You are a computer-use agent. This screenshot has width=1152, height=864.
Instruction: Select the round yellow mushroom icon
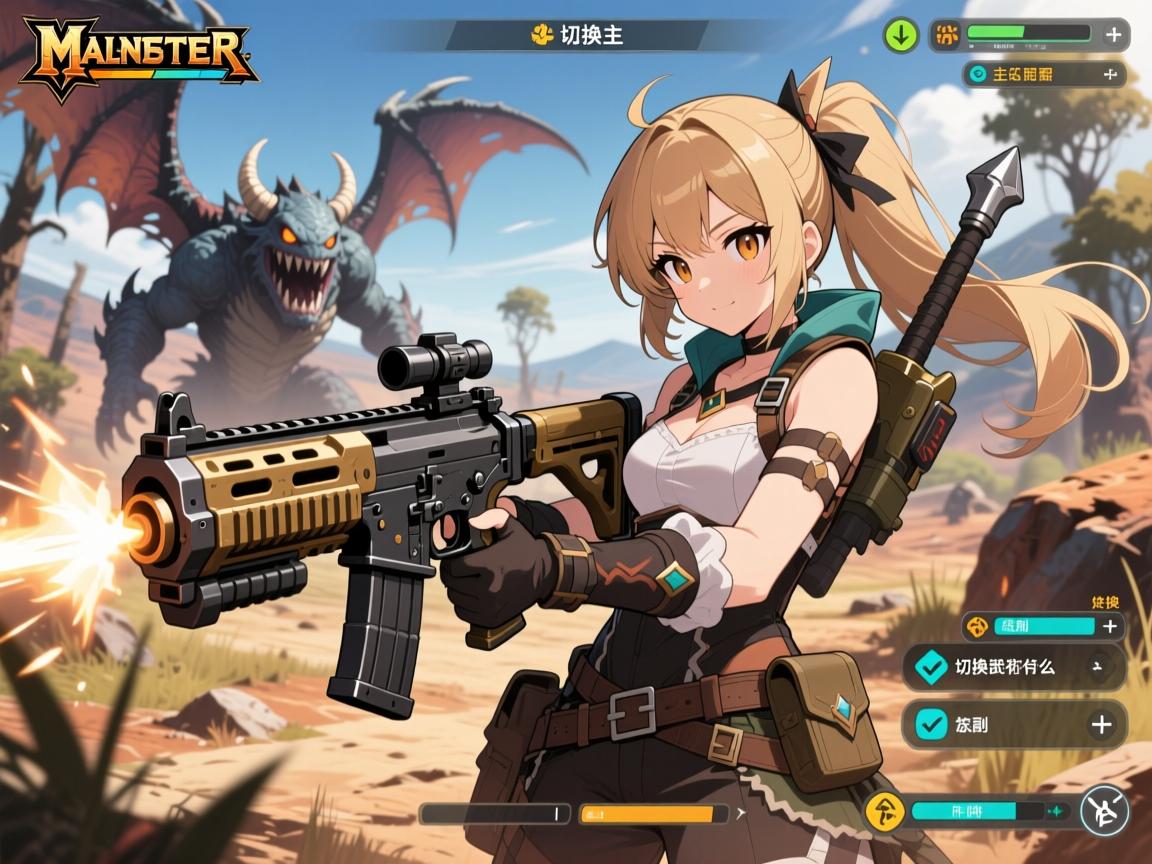884,810
